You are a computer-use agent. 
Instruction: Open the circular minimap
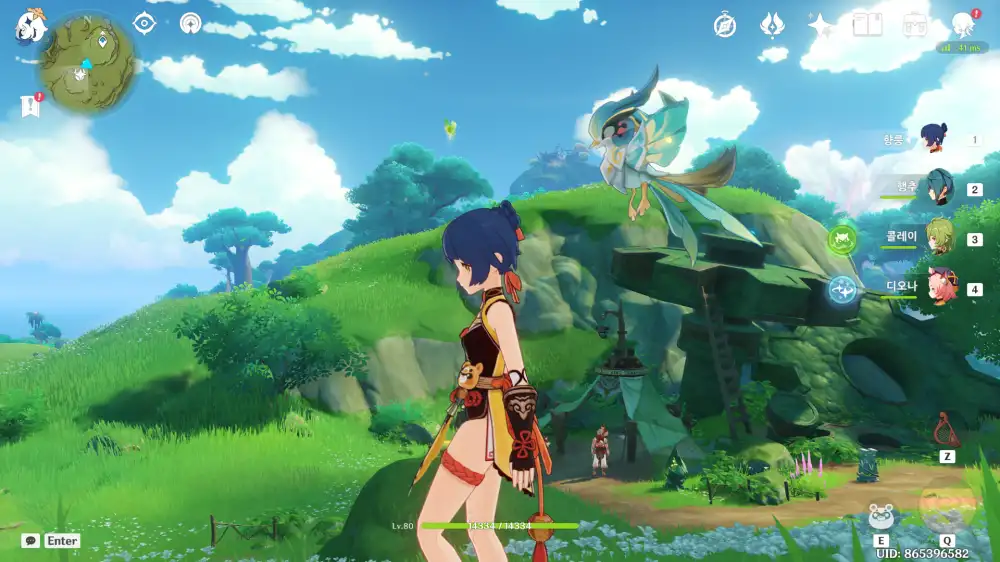[87, 63]
